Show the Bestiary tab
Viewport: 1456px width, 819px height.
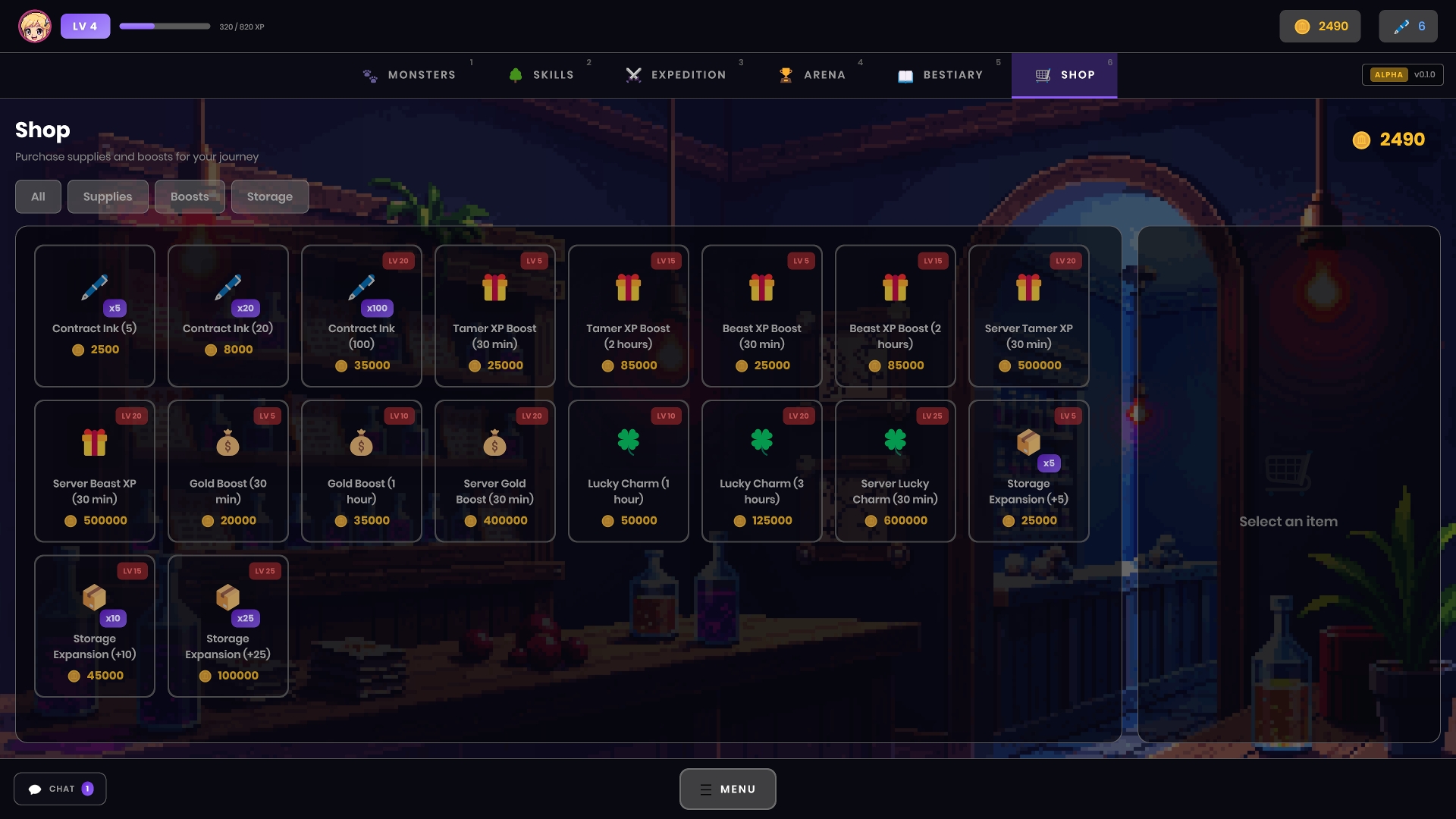(x=941, y=75)
